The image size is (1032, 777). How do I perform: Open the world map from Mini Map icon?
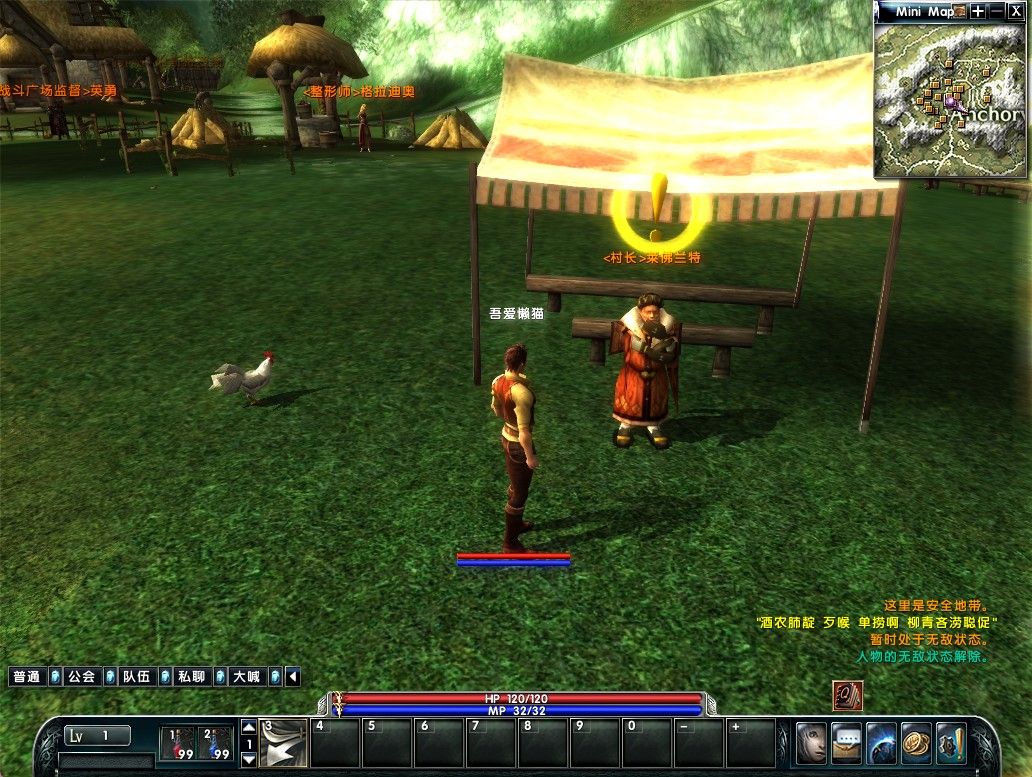point(960,11)
